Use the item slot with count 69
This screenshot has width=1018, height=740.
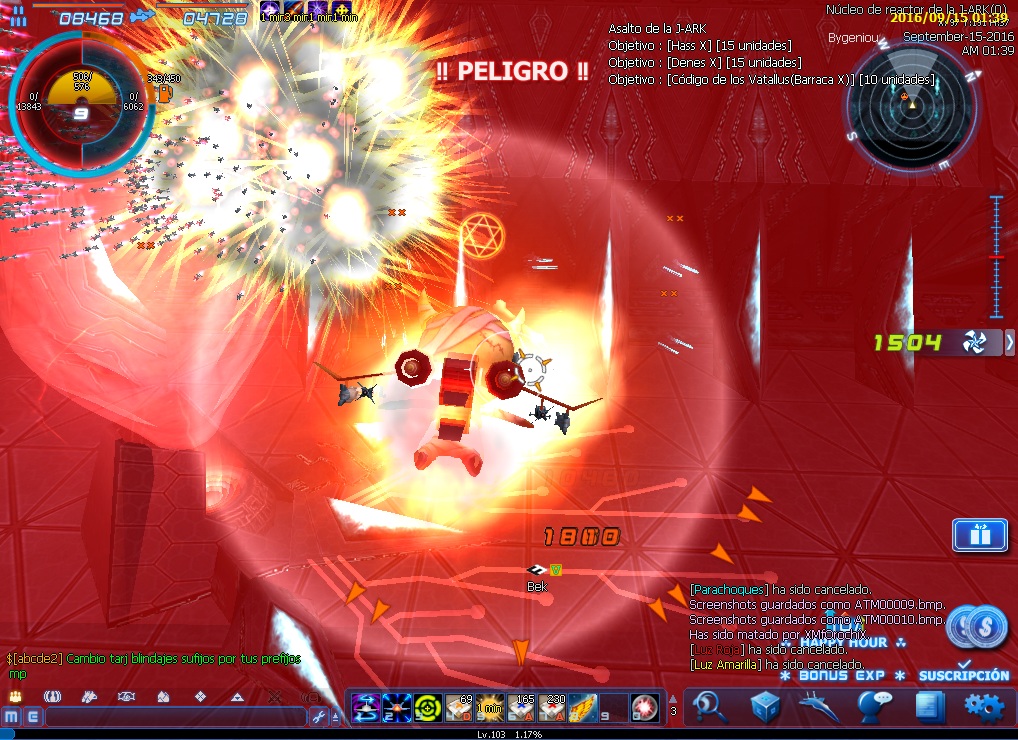(459, 707)
